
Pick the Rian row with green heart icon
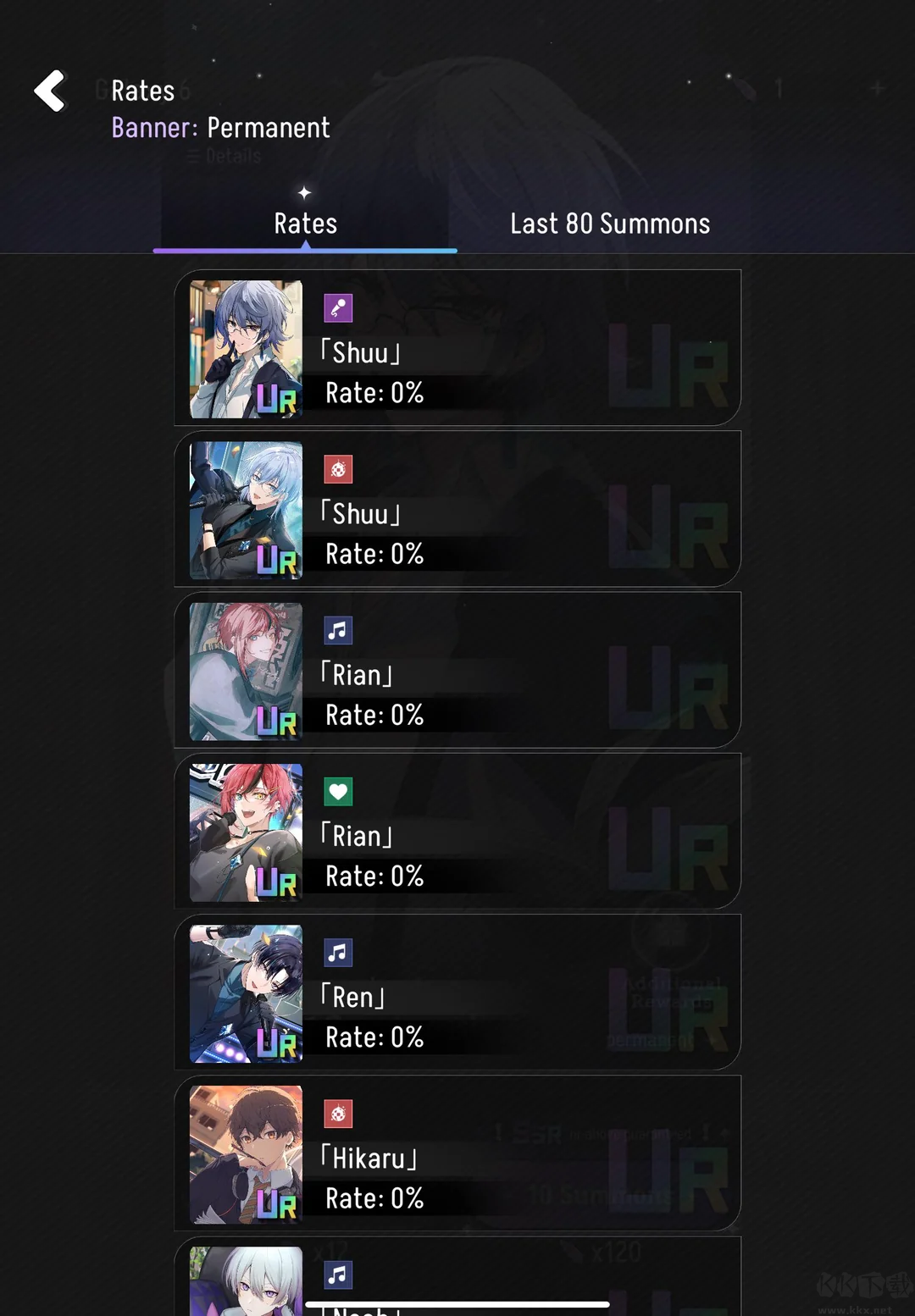tap(457, 831)
